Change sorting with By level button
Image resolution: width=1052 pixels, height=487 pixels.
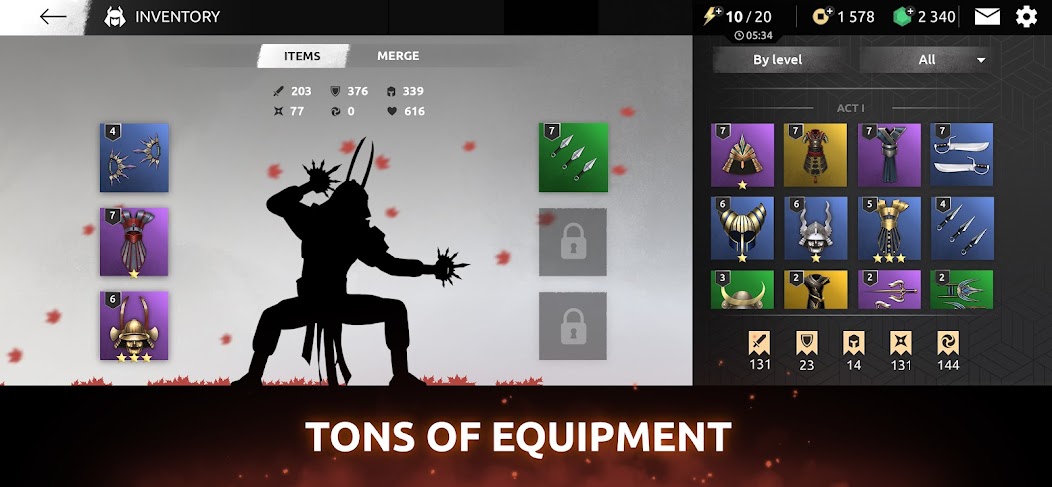pyautogui.click(x=777, y=60)
